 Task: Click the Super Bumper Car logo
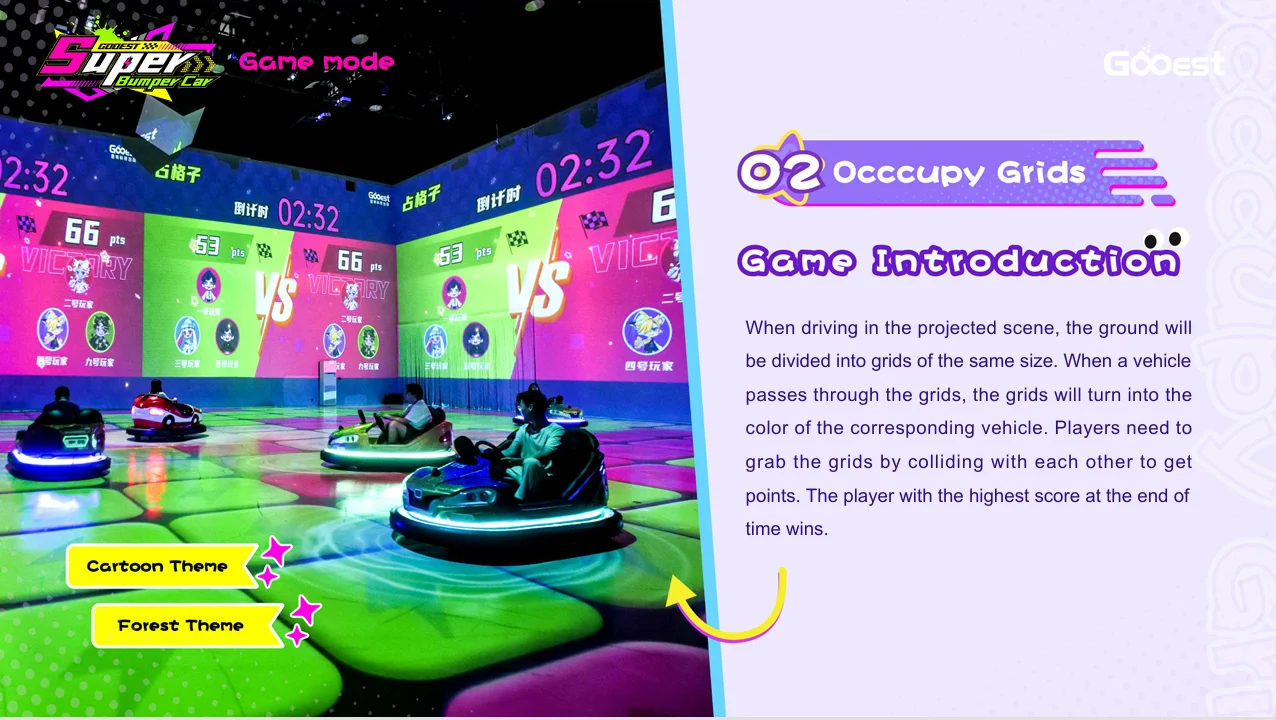pos(125,63)
